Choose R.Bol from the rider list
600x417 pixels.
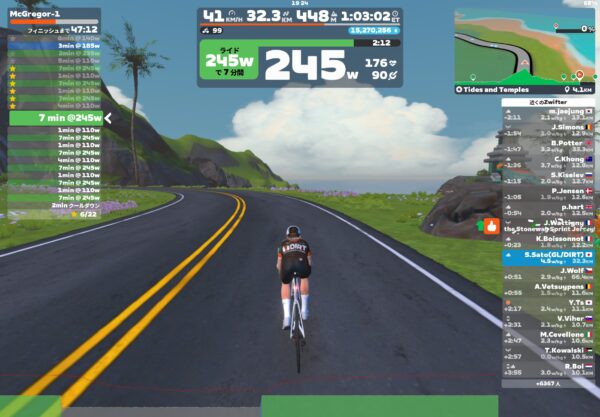549,370
